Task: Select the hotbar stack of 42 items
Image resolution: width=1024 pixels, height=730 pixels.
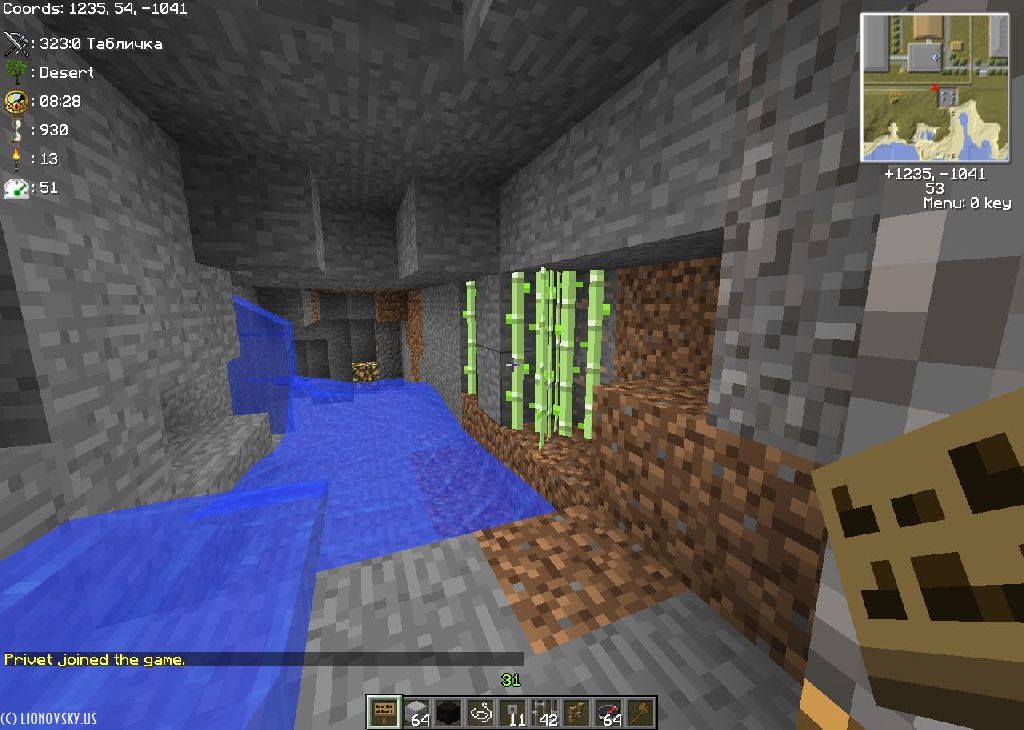Action: click(x=544, y=712)
